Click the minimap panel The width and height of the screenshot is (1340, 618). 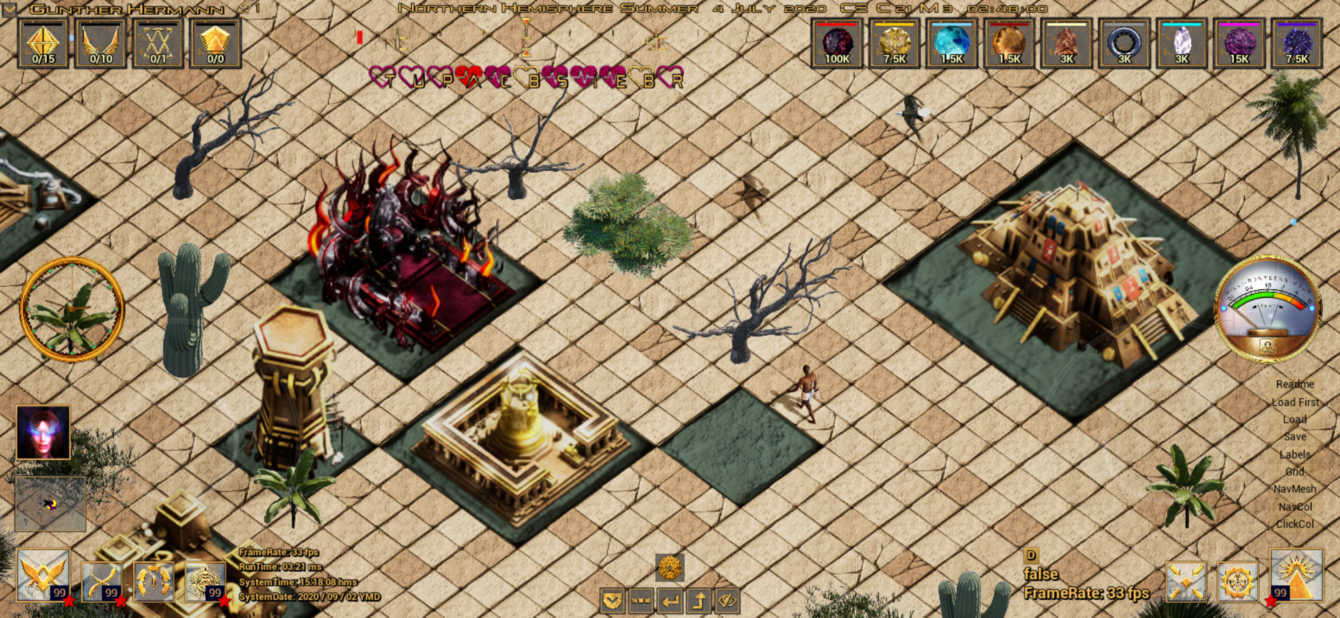(x=50, y=503)
